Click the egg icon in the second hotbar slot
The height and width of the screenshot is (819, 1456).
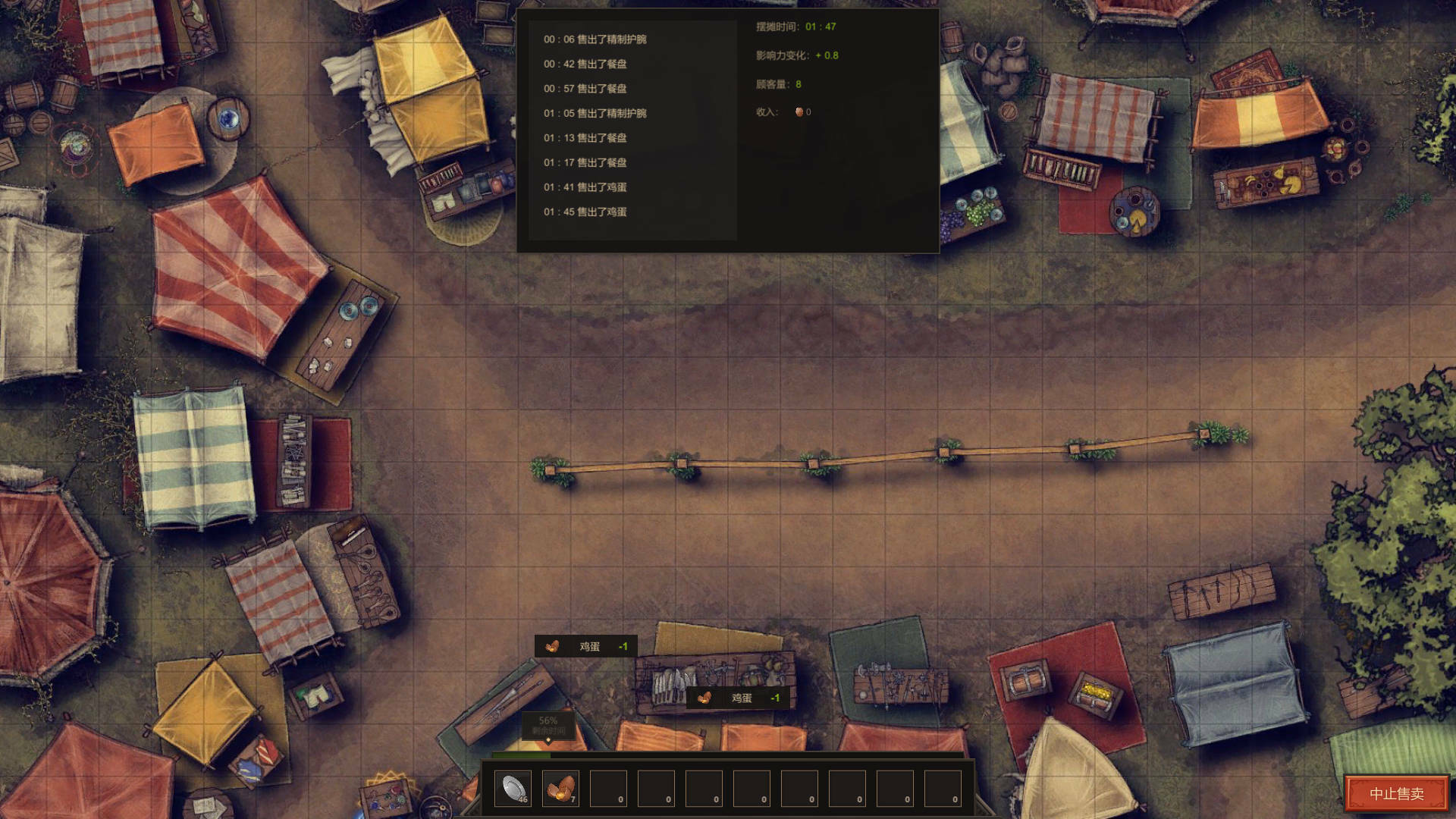point(560,788)
